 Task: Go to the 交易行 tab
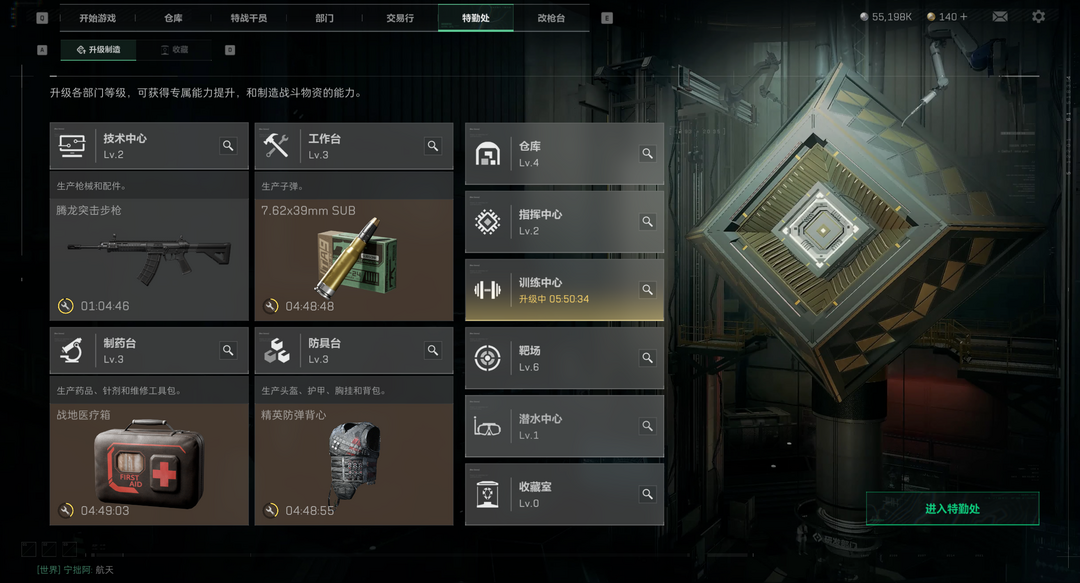coord(400,18)
